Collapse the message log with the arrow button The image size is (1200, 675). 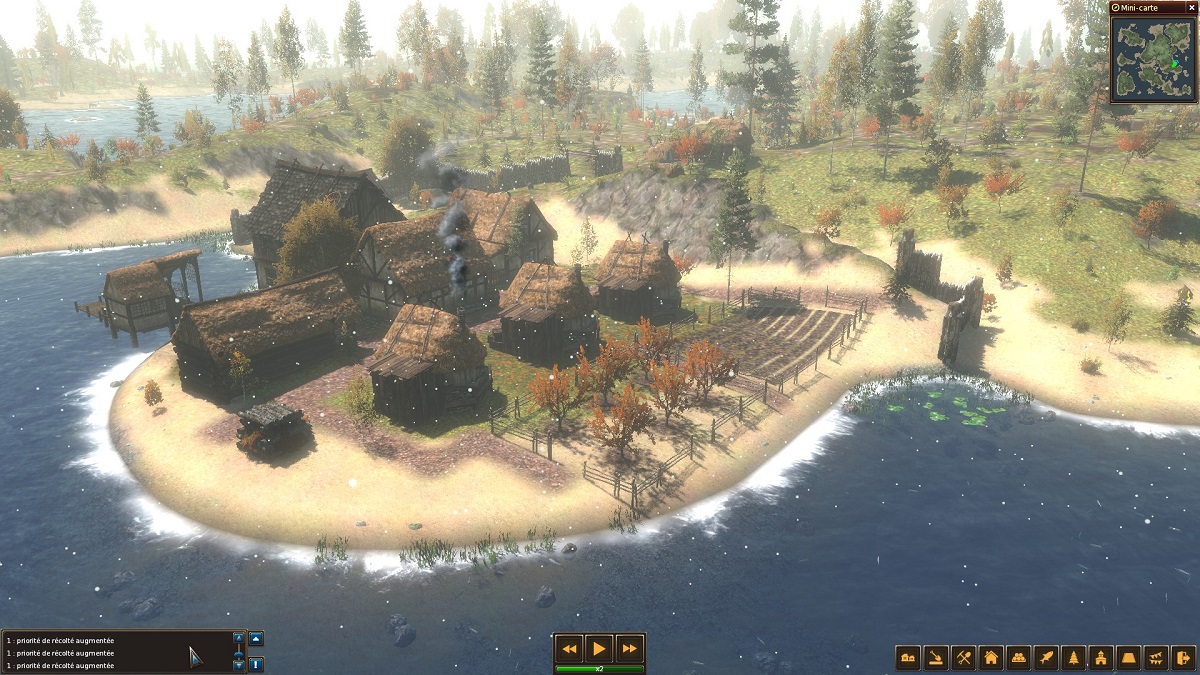tap(257, 638)
